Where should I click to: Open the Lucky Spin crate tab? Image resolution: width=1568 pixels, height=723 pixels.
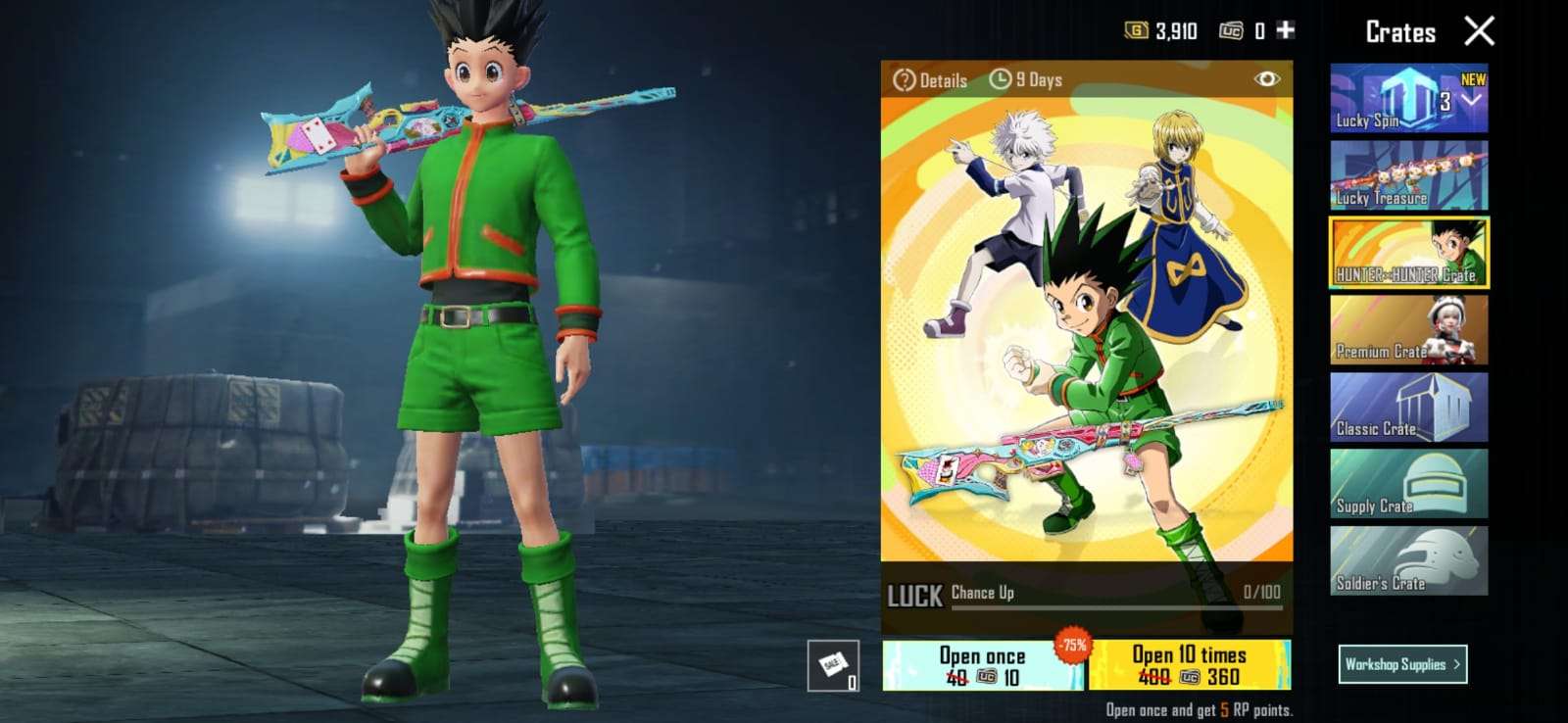coord(1408,99)
